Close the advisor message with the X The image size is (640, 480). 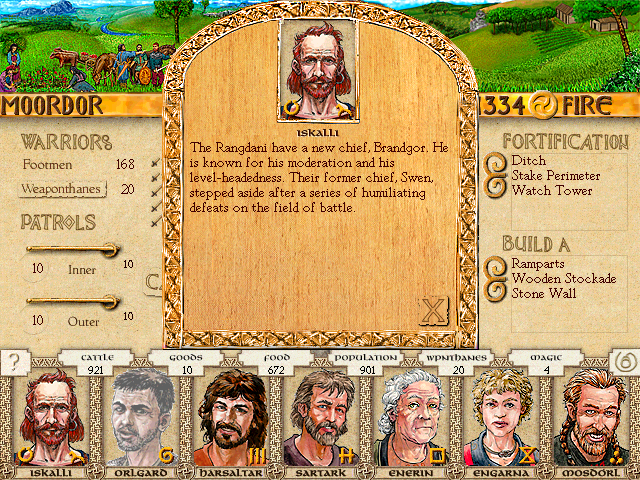[432, 312]
